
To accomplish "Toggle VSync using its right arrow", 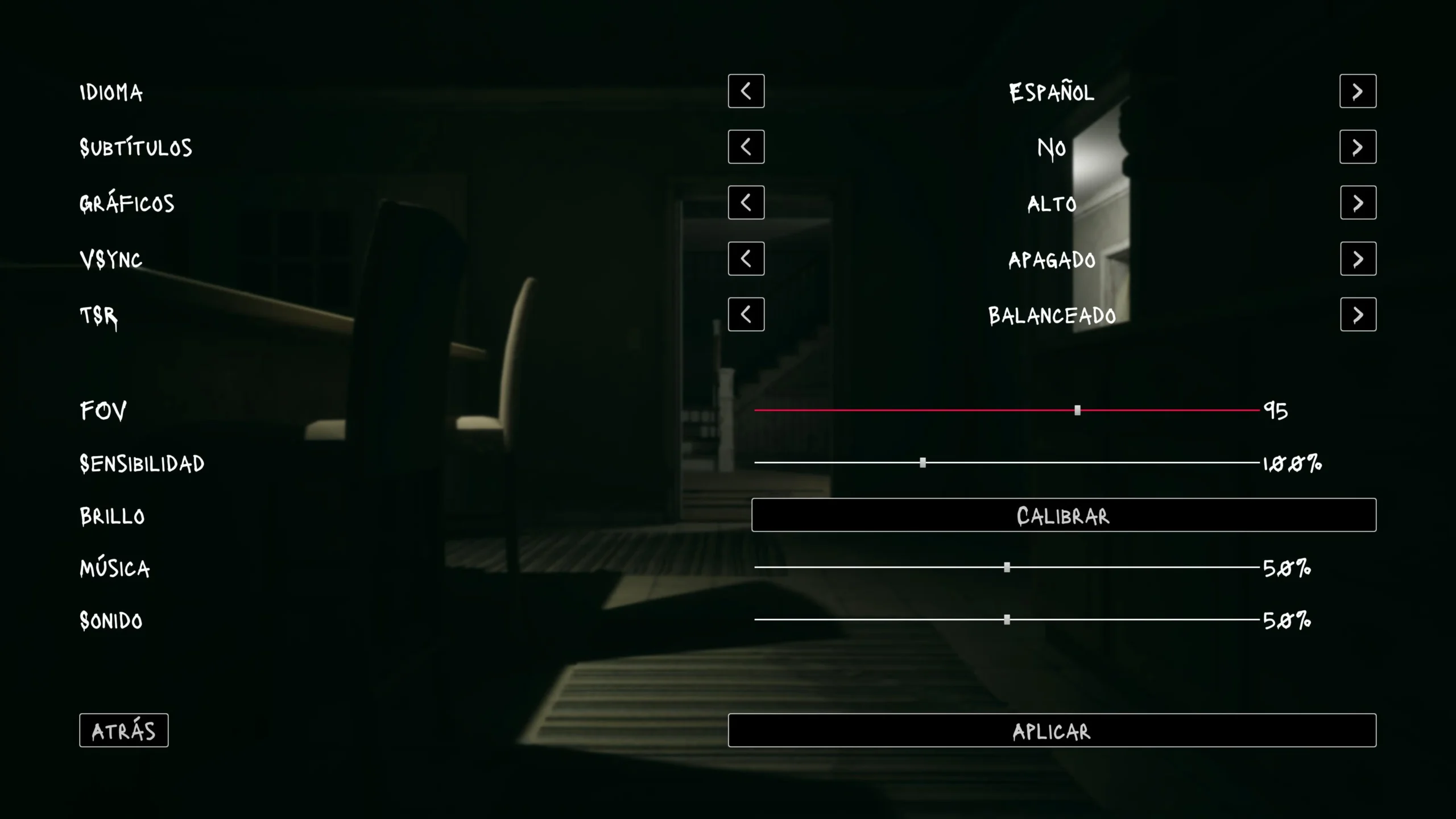I will 1358,259.
